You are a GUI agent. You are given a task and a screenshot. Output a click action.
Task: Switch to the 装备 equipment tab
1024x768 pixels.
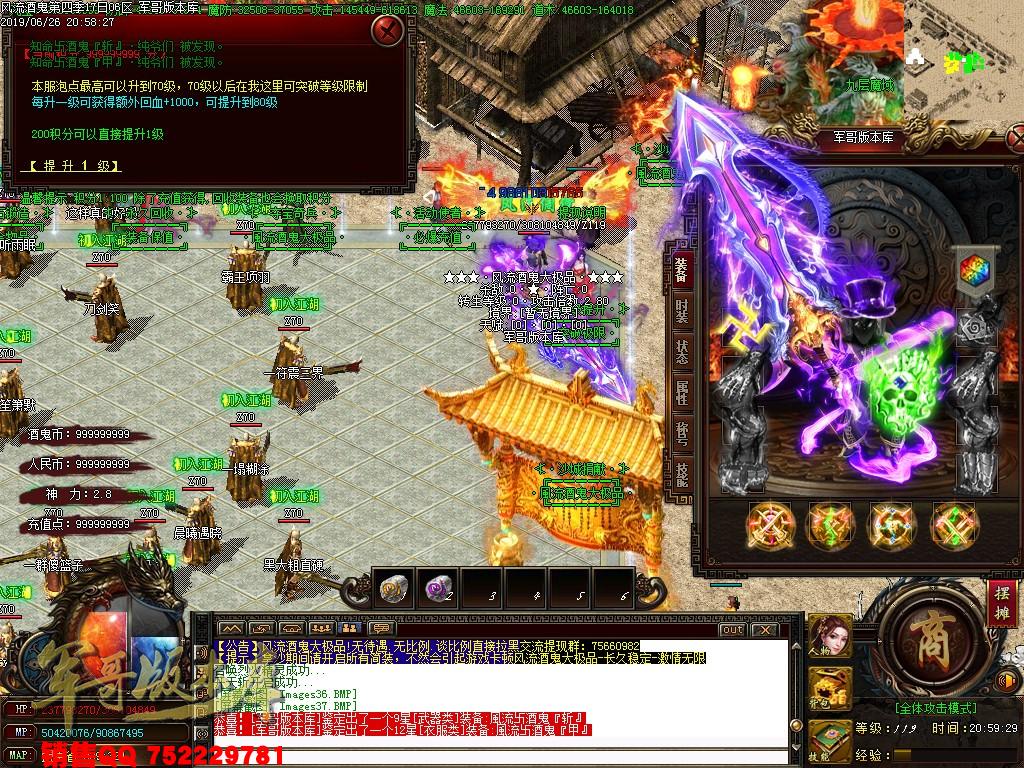click(x=681, y=270)
